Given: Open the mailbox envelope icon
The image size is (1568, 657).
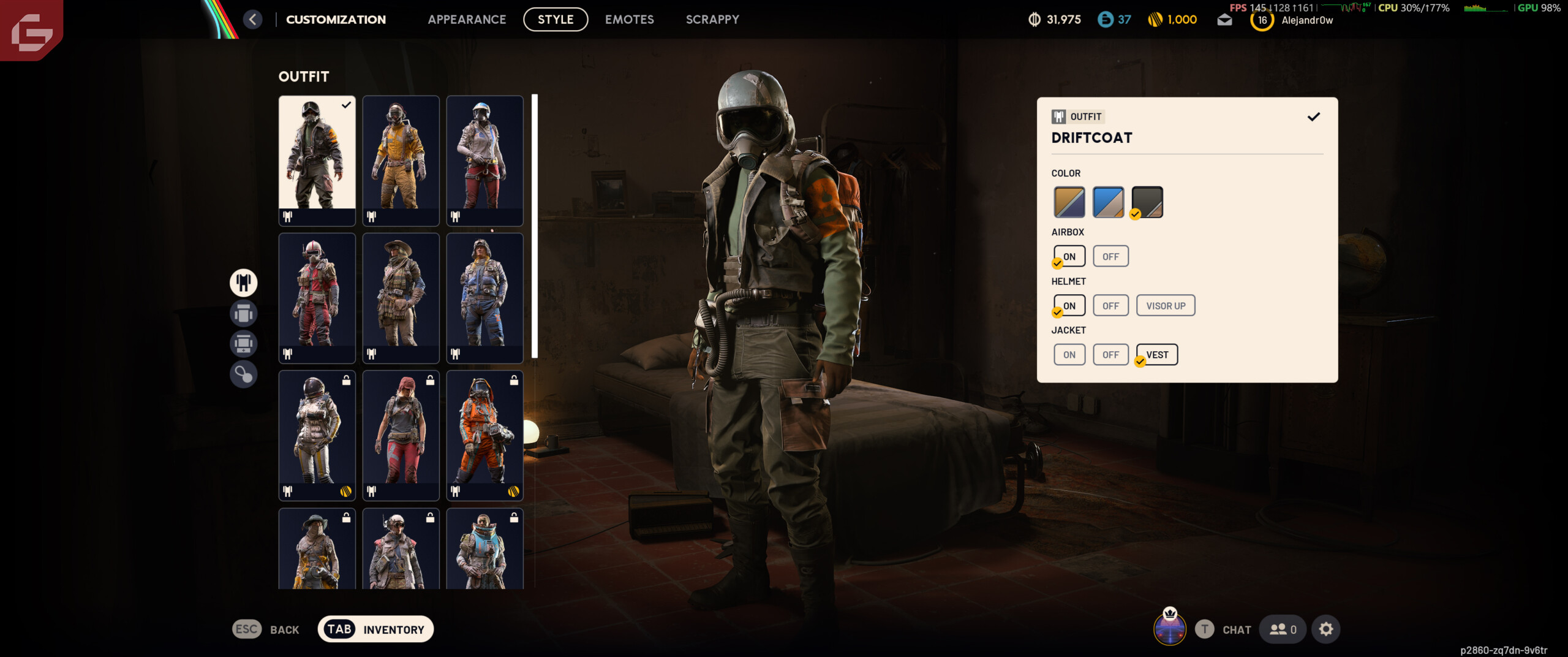Looking at the screenshot, I should pos(1224,20).
